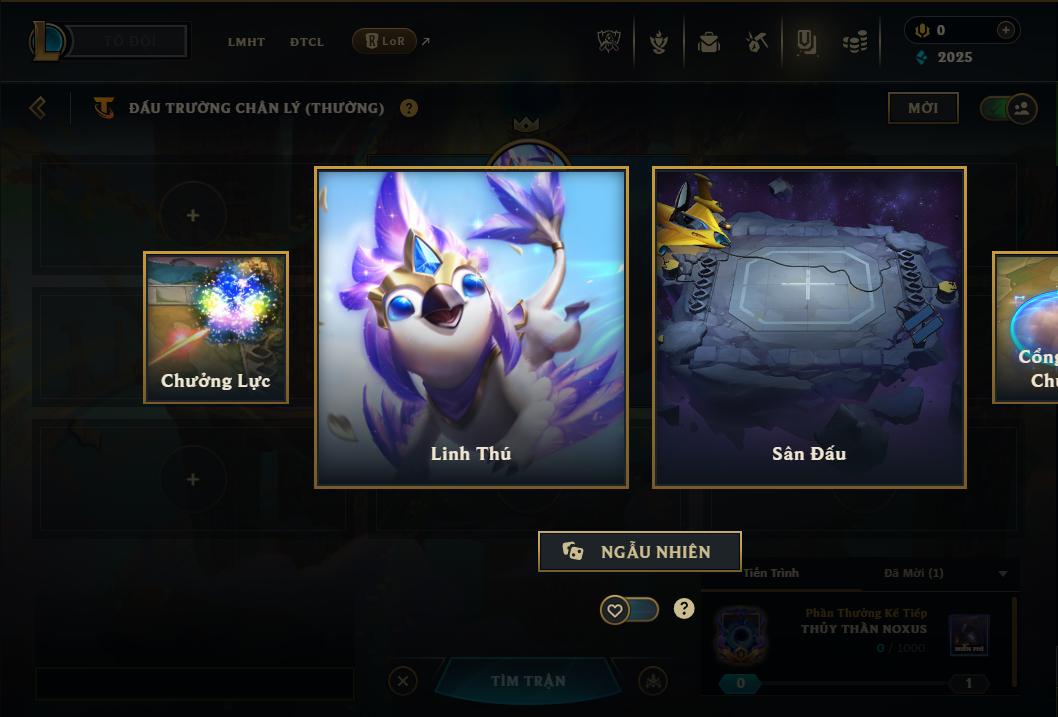Select the Linh Thú card
The height and width of the screenshot is (717, 1058).
tap(471, 327)
